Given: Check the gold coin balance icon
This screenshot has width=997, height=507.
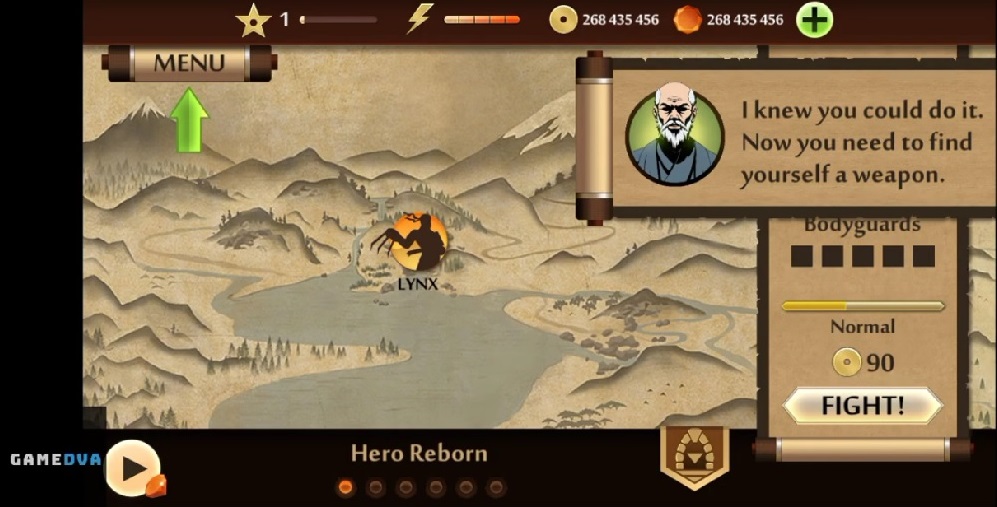Looking at the screenshot, I should click(x=564, y=20).
